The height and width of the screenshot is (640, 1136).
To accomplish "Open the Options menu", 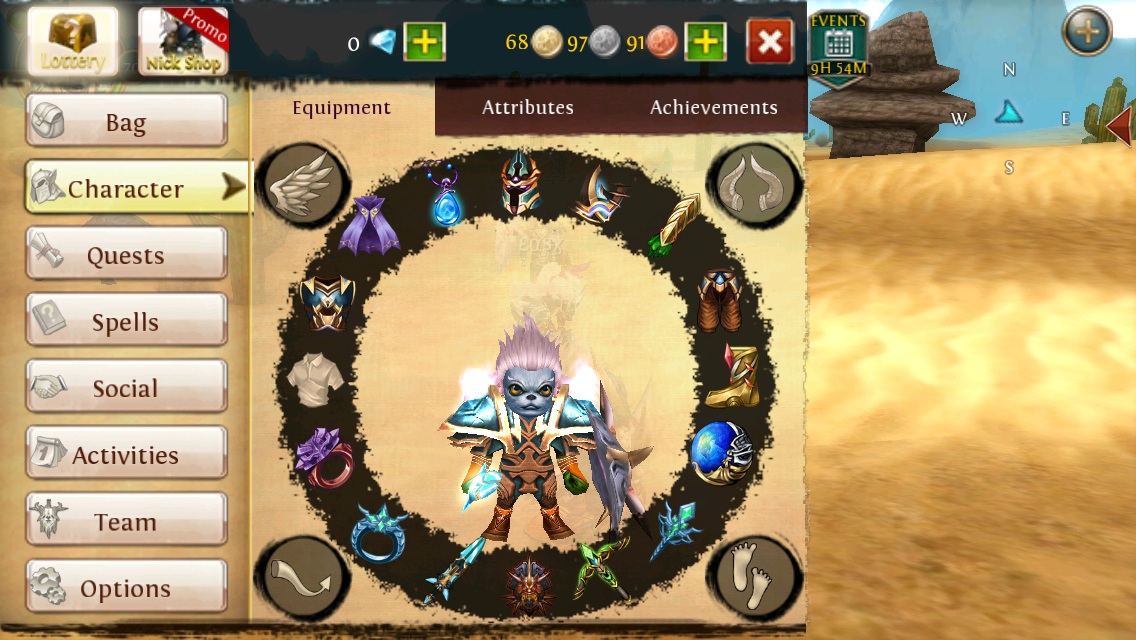I will tap(126, 588).
